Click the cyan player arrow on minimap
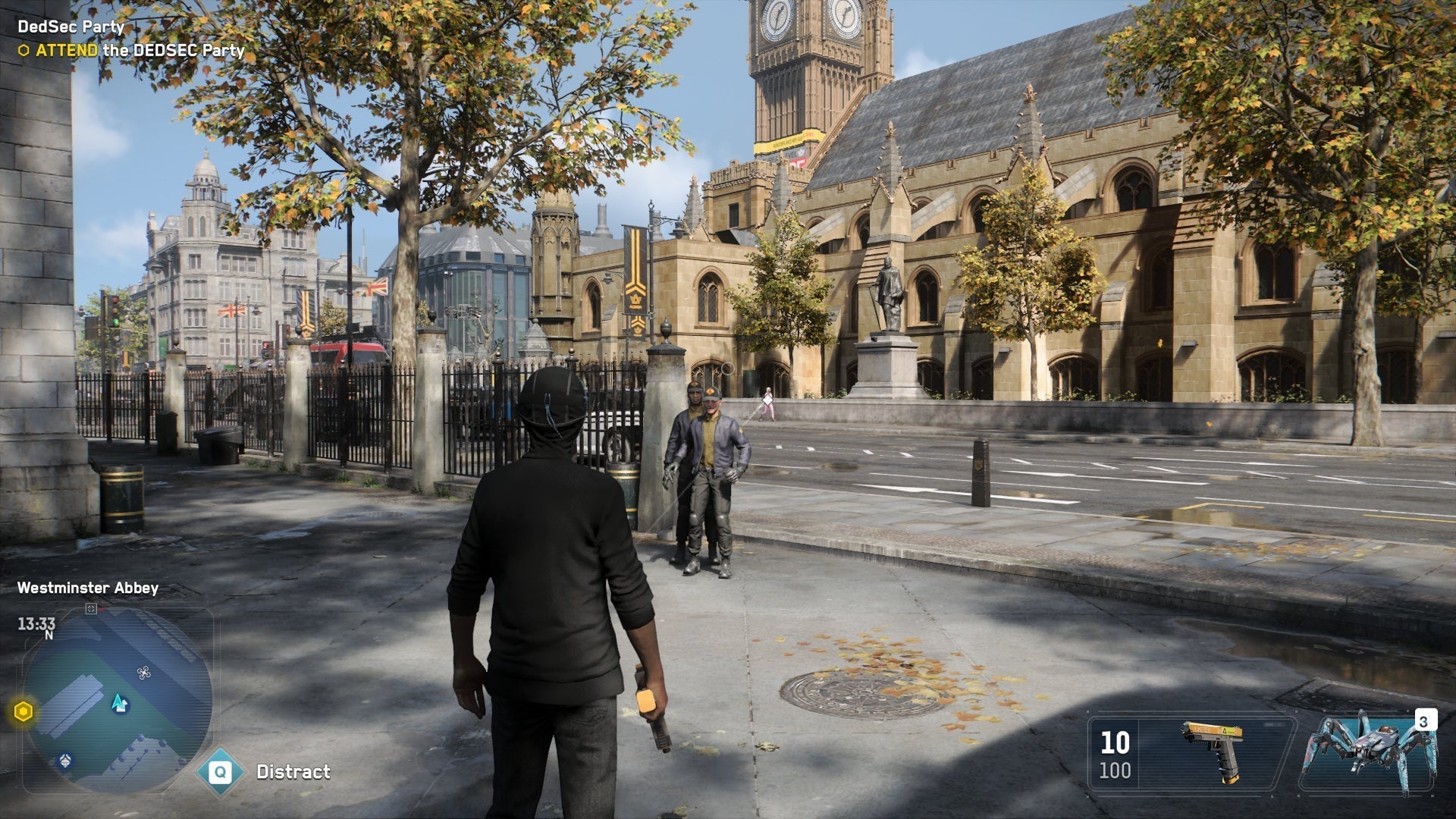The height and width of the screenshot is (819, 1456). click(x=119, y=703)
